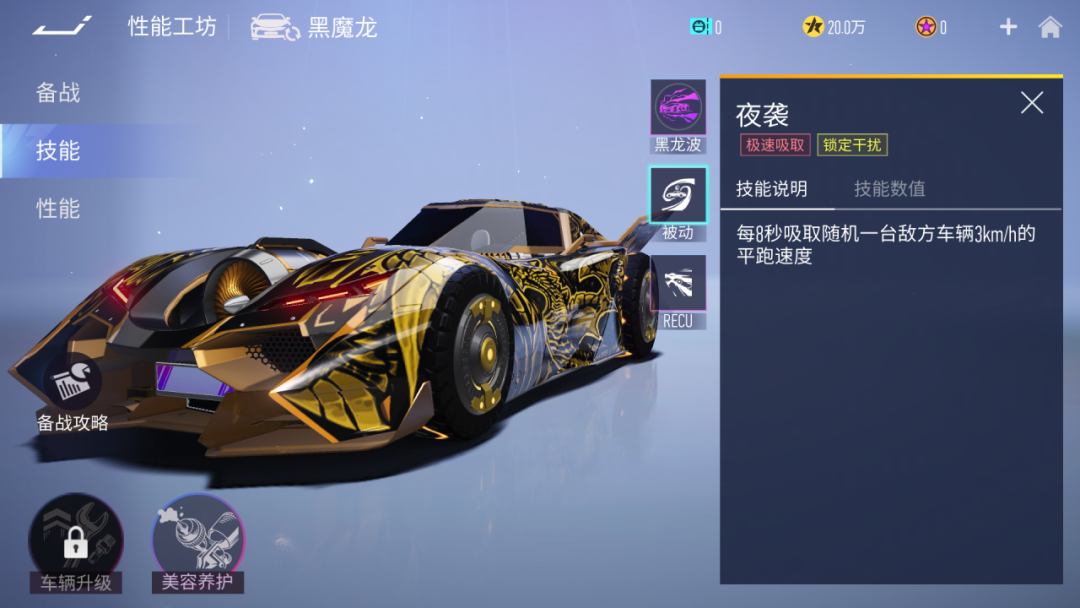Switch to the 技能说明 tab
The image size is (1080, 608).
pyautogui.click(x=771, y=189)
